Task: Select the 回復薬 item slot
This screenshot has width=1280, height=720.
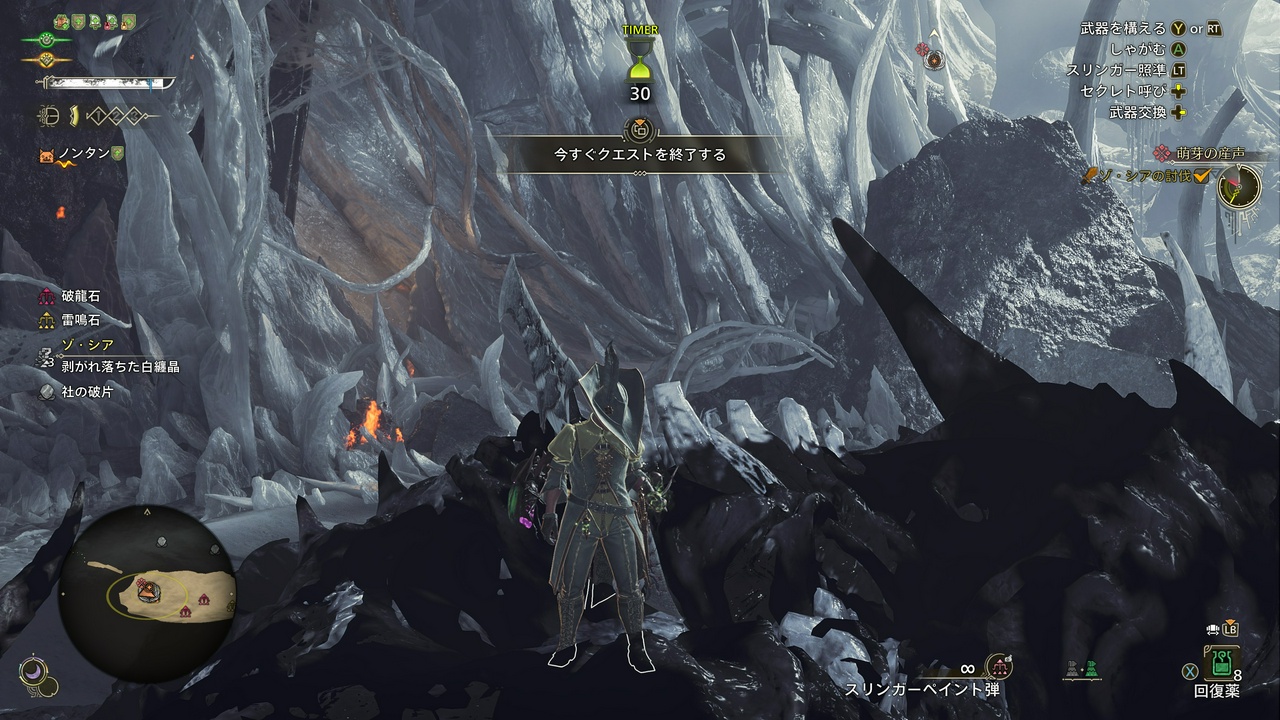Action: (1222, 663)
